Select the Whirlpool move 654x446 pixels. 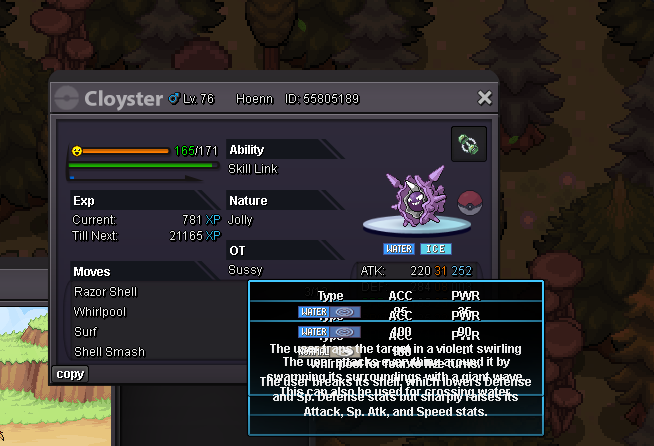coord(99,312)
